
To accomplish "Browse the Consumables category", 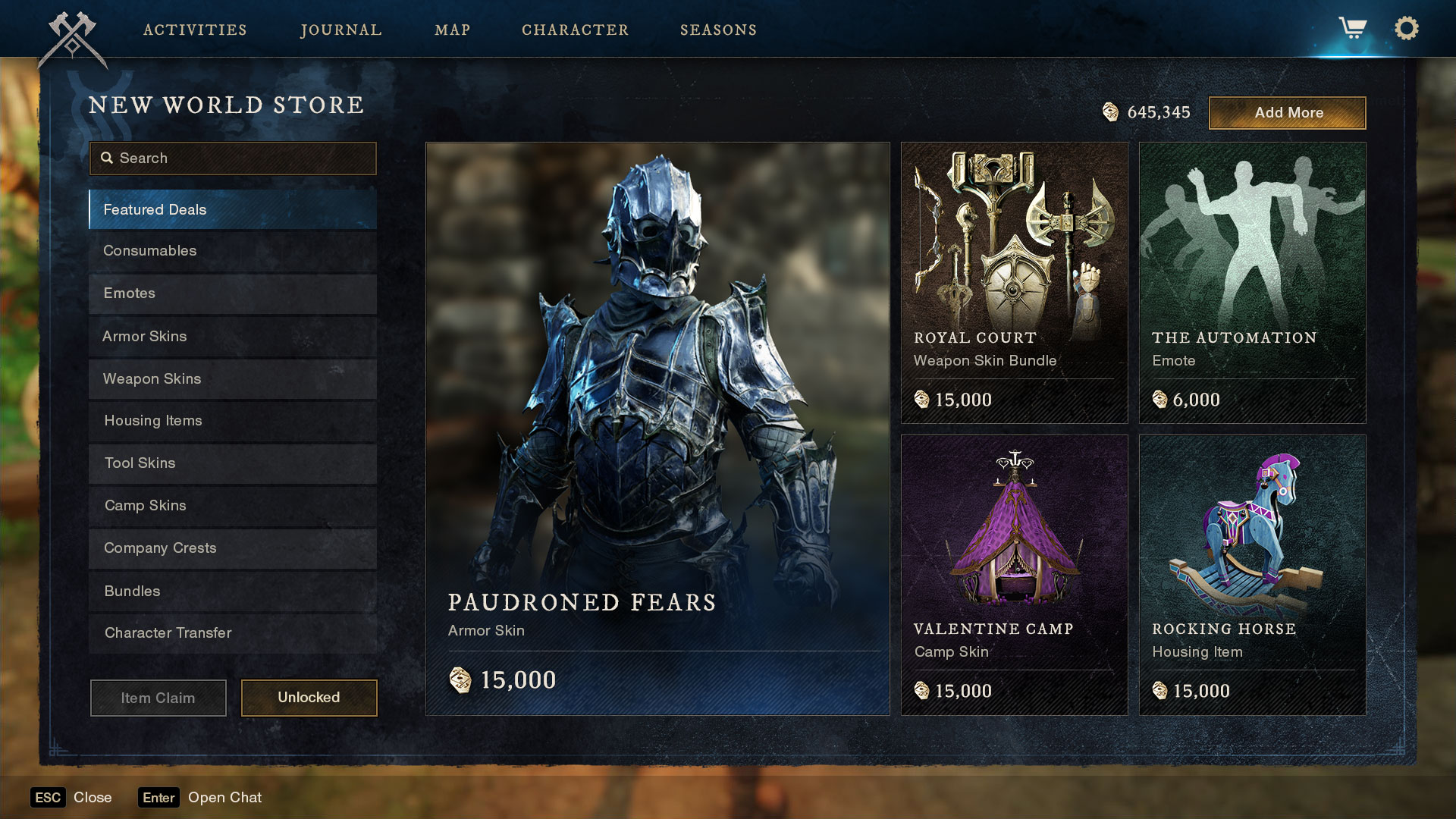I will coord(233,251).
